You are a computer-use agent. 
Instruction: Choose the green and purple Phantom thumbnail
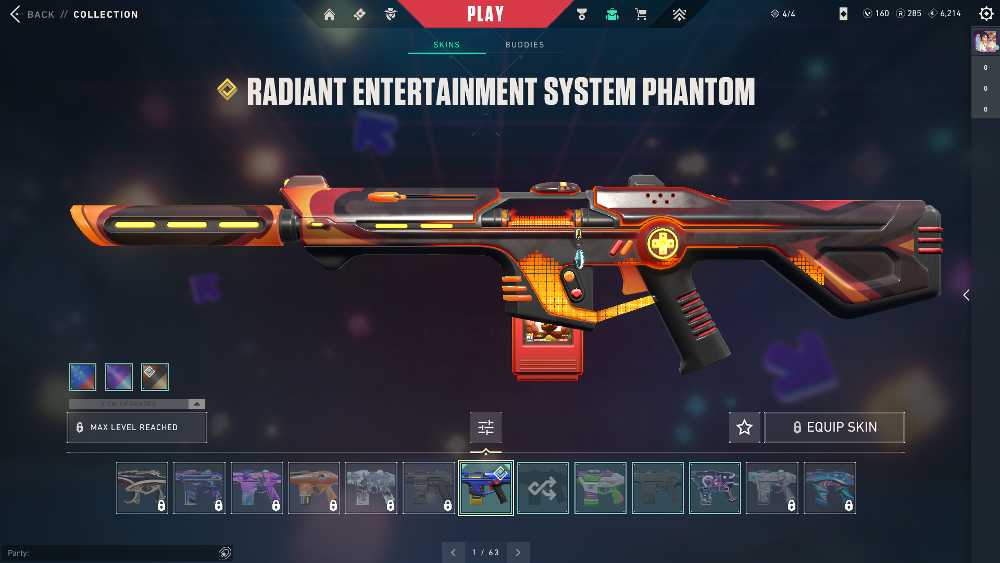coord(600,488)
